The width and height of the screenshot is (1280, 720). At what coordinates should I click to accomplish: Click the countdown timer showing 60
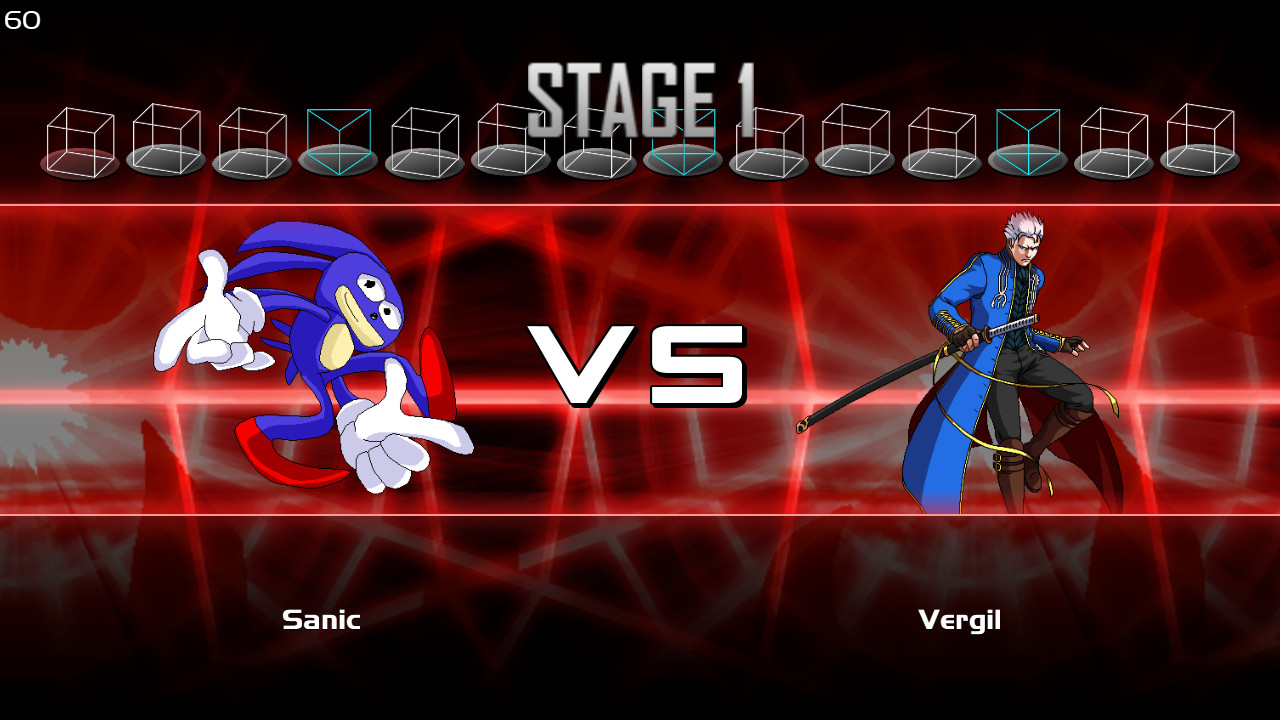[x=23, y=18]
